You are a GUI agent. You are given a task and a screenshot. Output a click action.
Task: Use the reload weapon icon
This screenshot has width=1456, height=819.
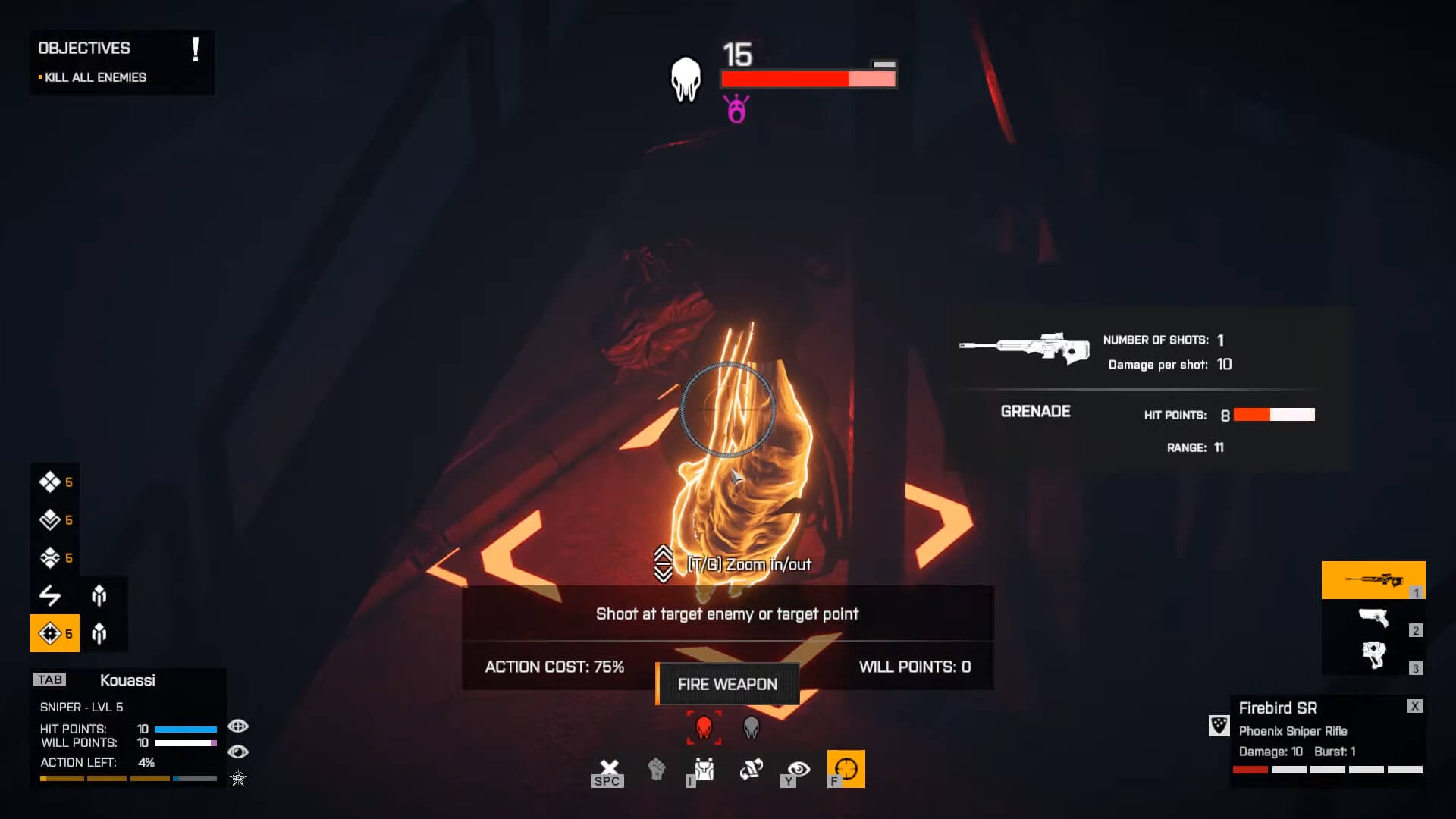click(750, 768)
